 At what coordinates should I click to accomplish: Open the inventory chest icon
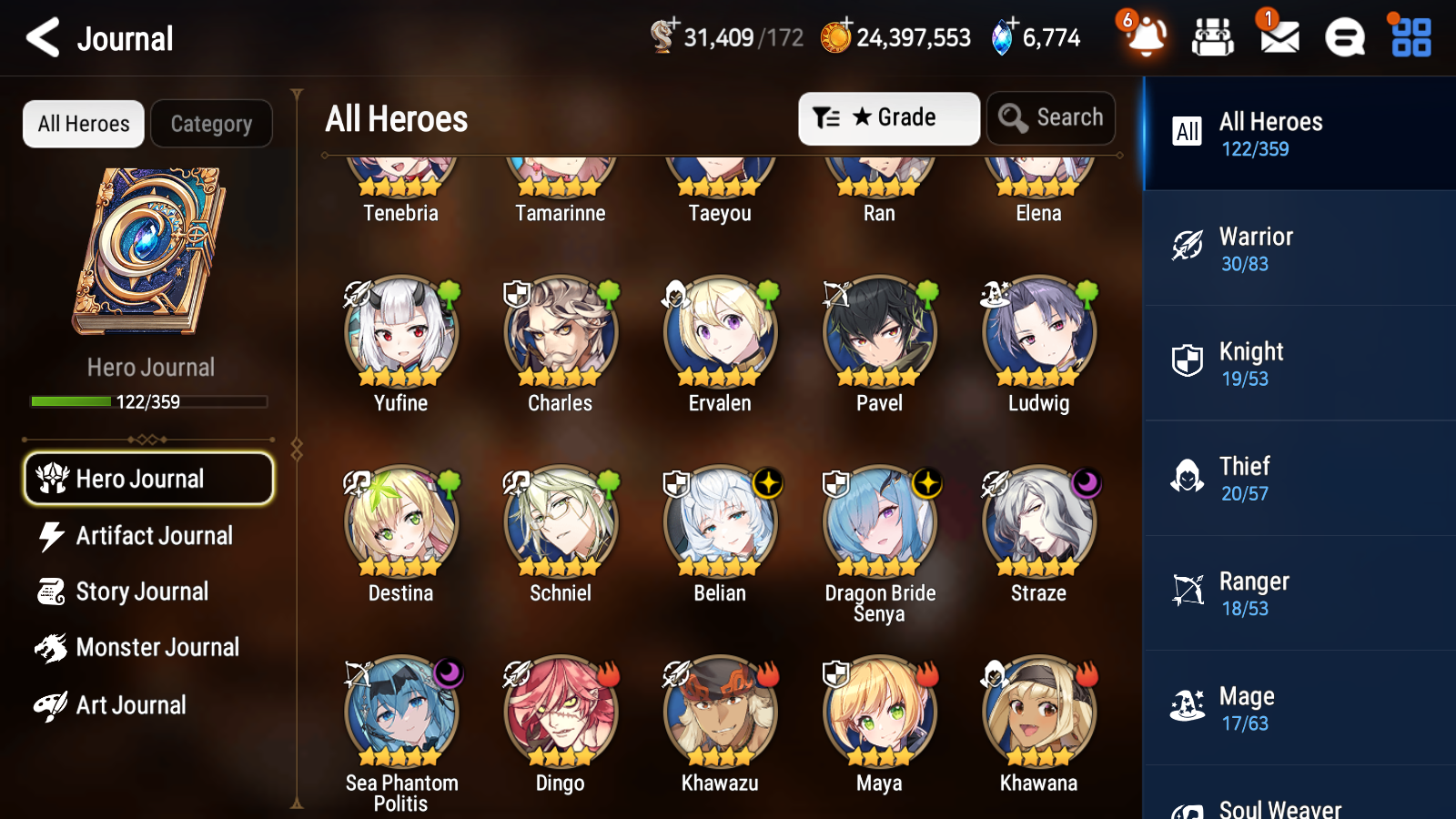(1213, 37)
